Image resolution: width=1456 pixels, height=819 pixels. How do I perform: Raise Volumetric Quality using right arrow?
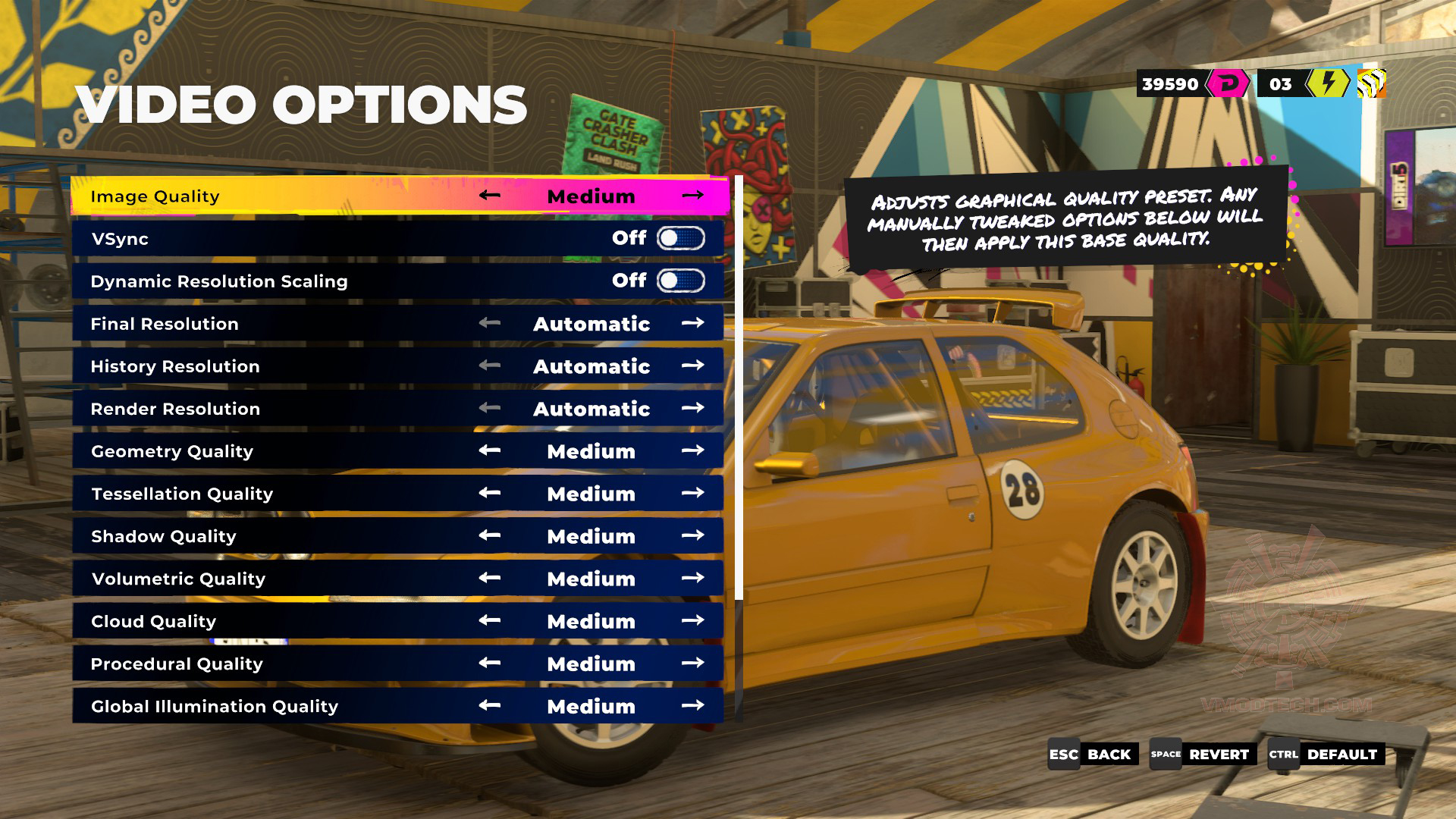coord(692,578)
